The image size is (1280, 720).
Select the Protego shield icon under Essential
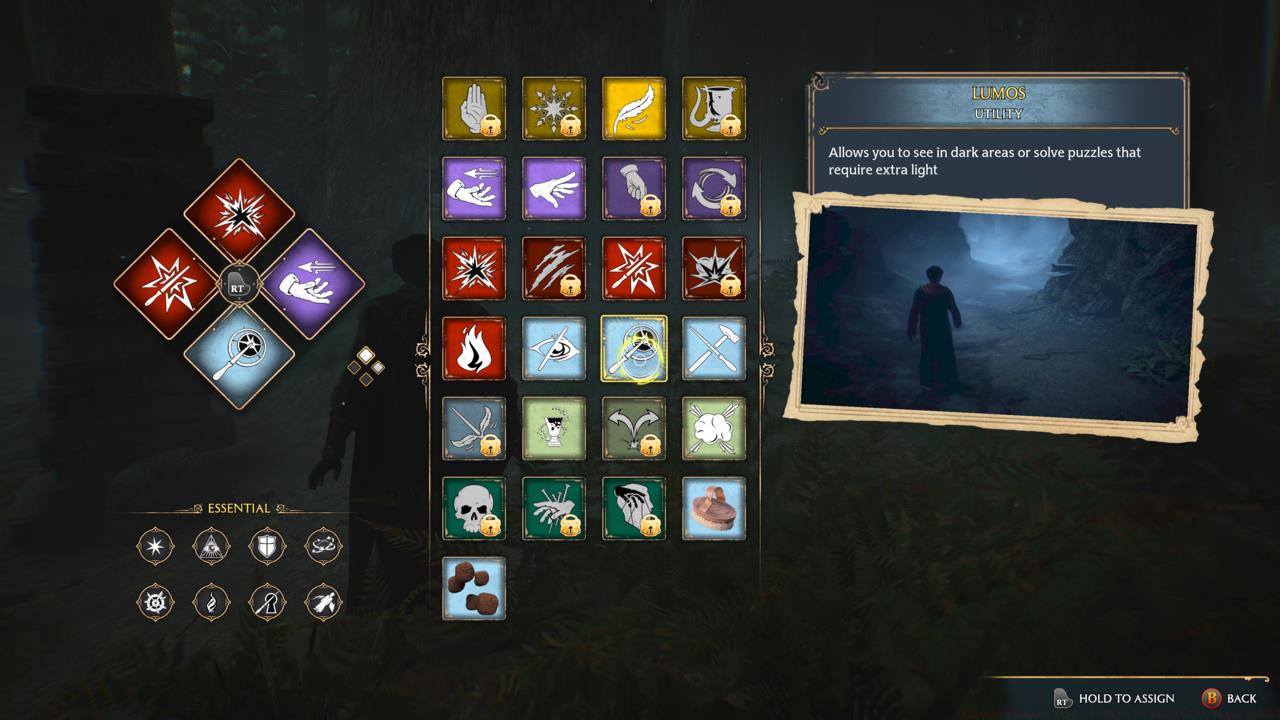click(267, 547)
